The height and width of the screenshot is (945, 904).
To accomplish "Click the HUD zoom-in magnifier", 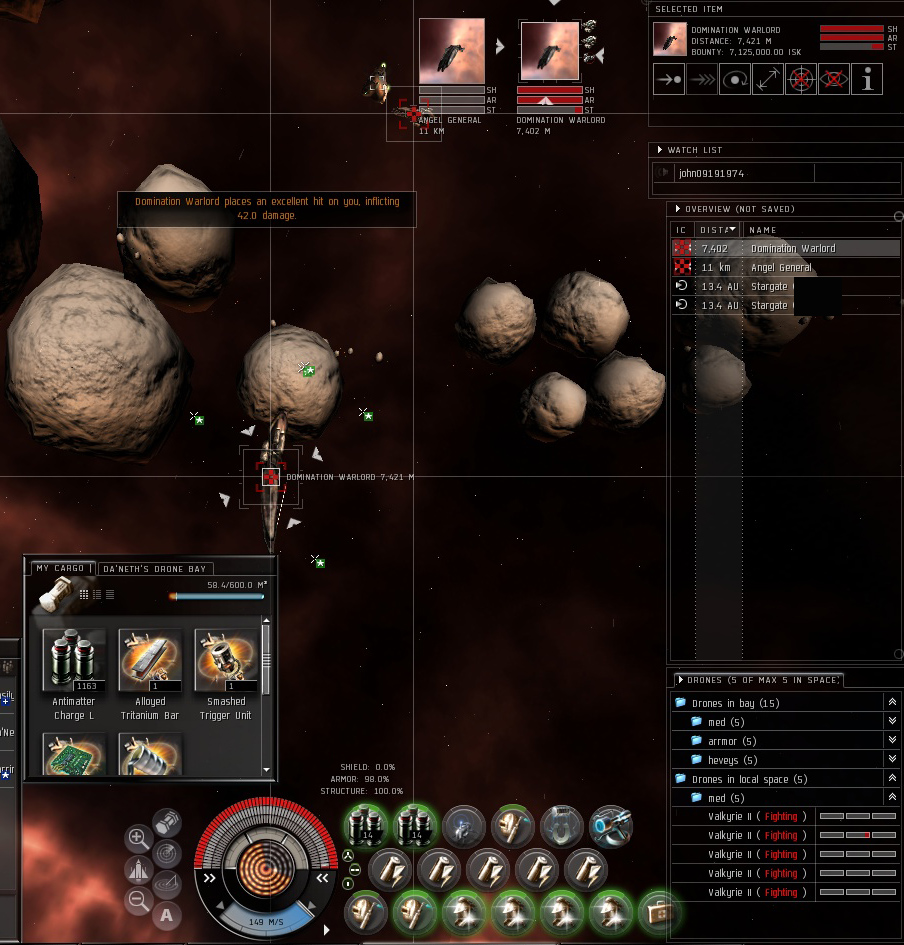I will tap(139, 838).
